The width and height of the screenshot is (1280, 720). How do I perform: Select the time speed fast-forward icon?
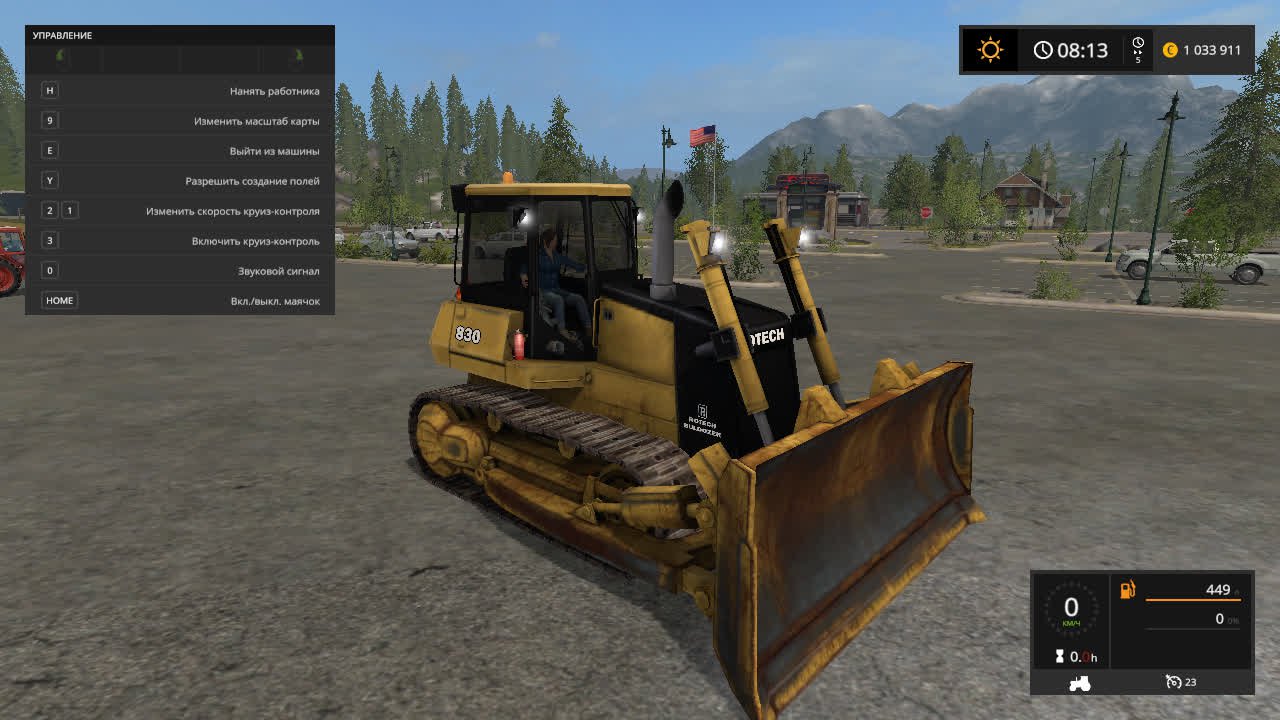coord(1138,45)
